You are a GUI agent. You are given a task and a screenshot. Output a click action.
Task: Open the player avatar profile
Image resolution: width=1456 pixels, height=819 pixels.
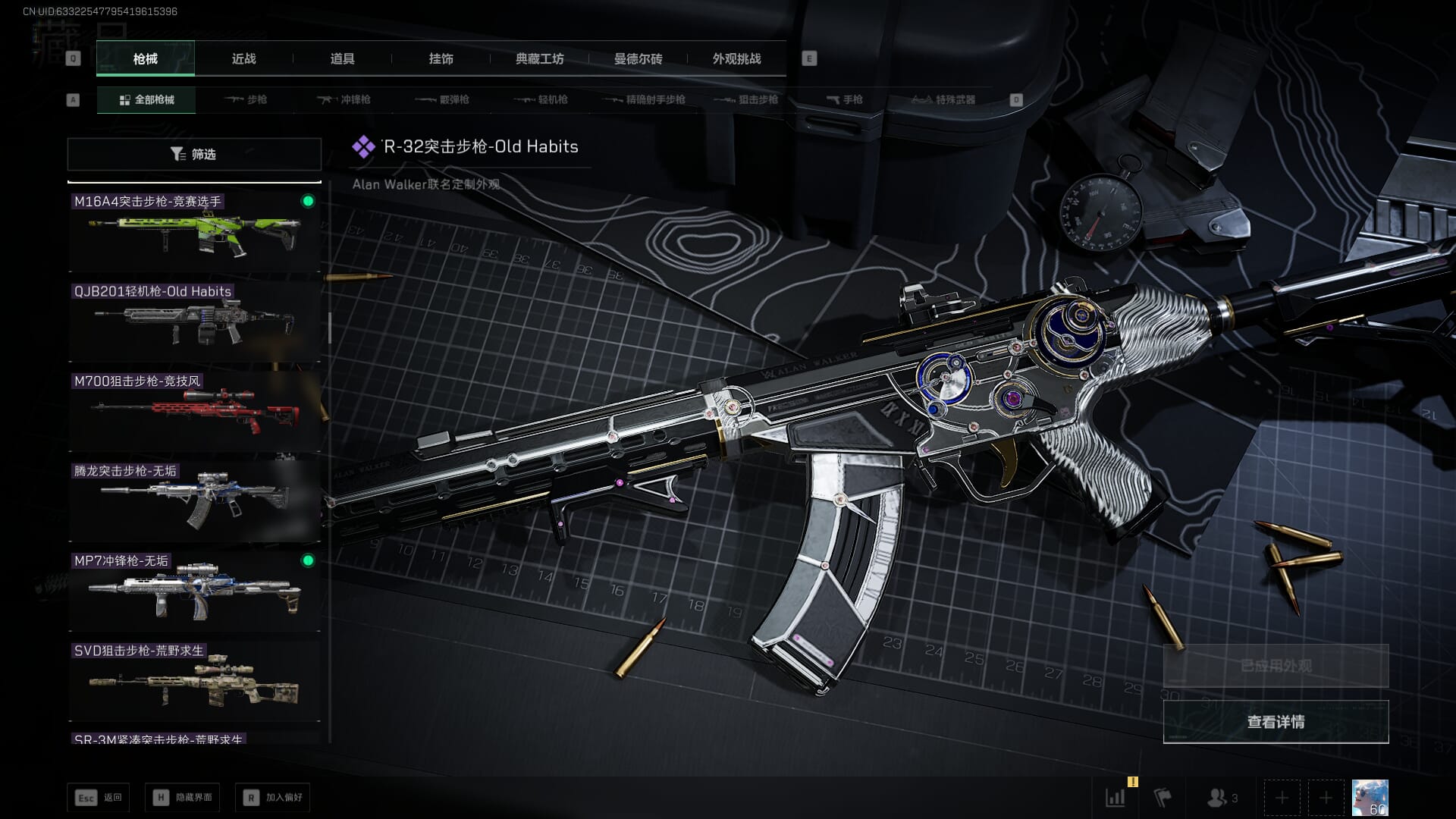pyautogui.click(x=1370, y=798)
